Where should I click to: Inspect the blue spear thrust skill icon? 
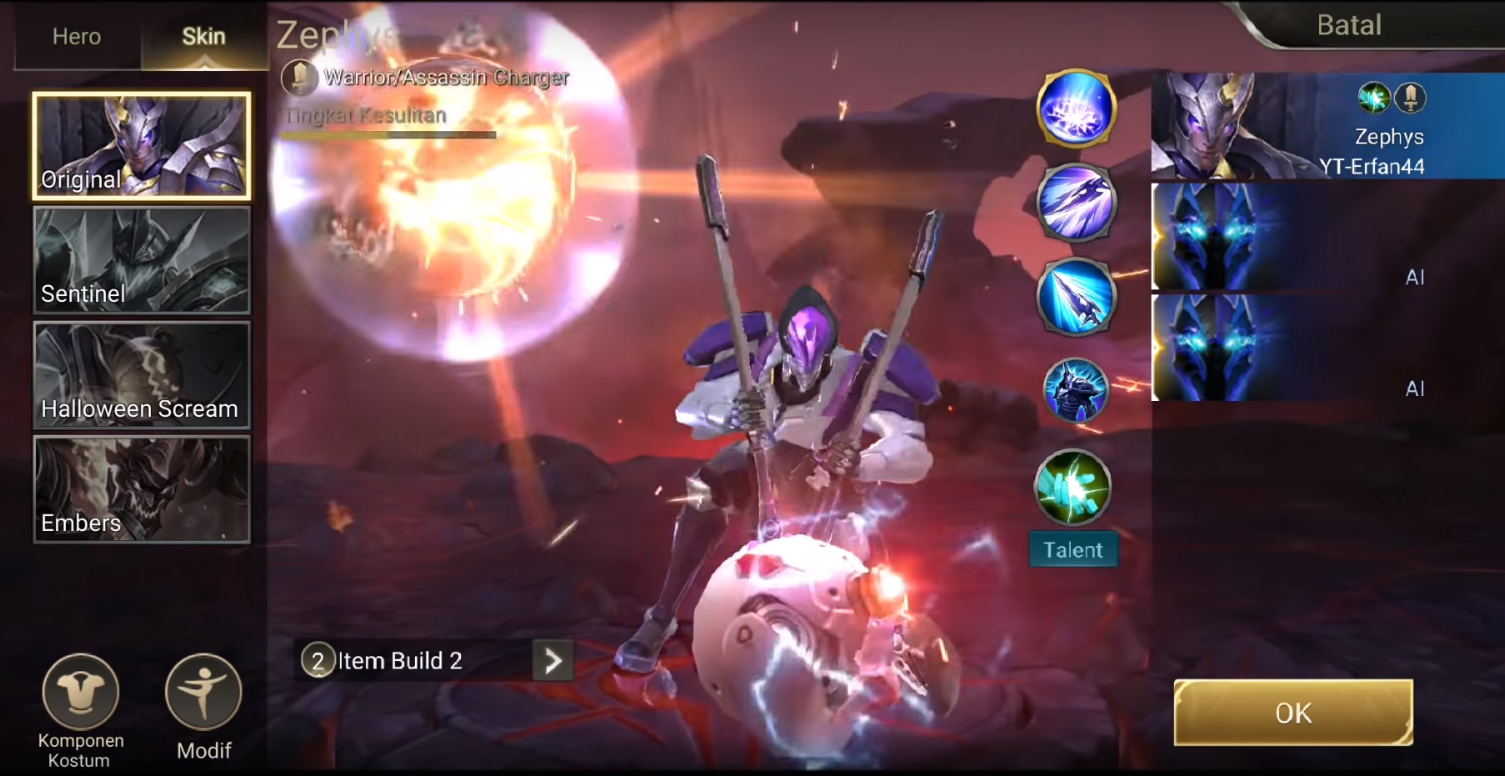tap(1076, 296)
